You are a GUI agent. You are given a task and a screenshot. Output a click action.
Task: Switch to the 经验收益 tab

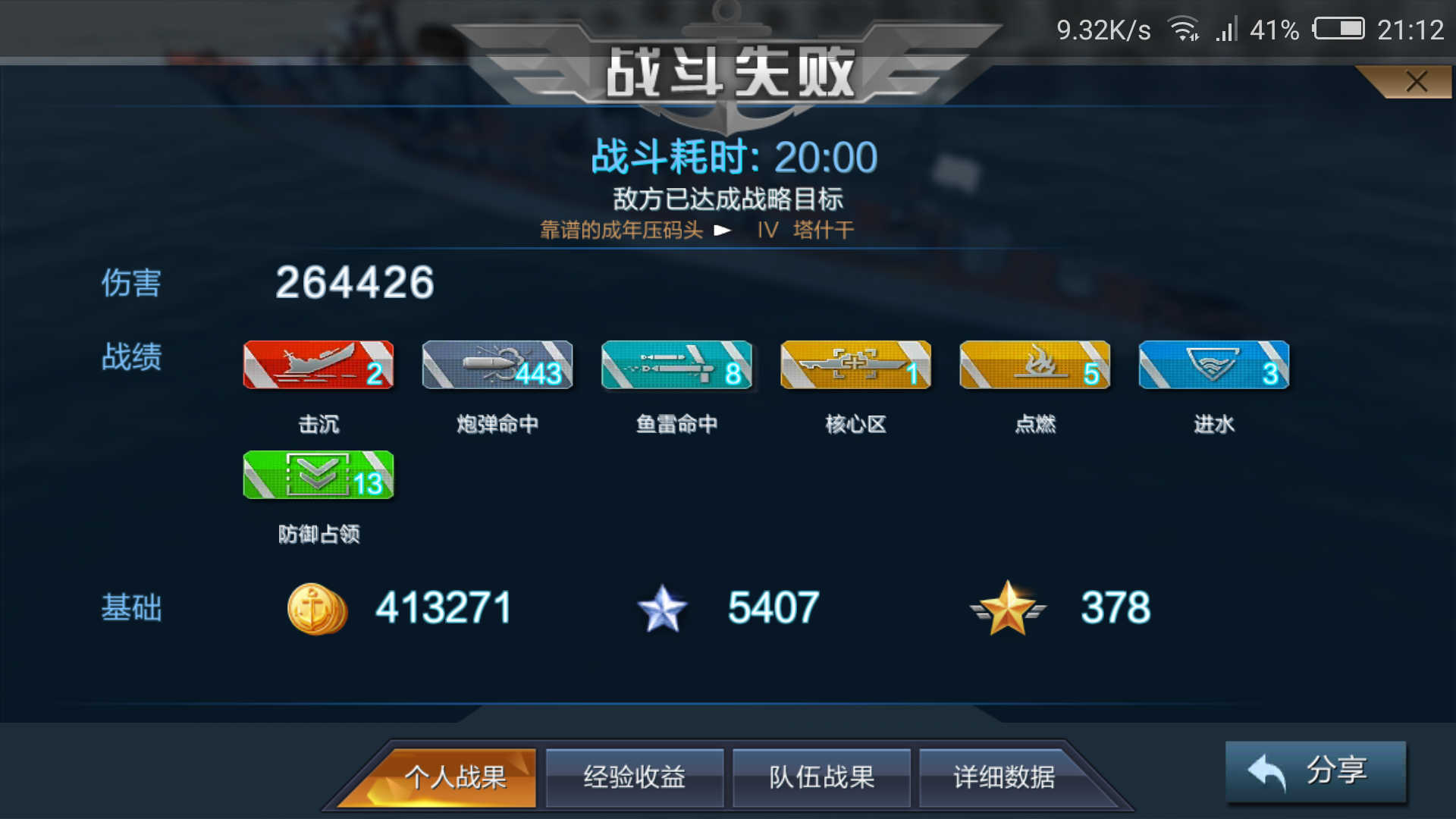pyautogui.click(x=634, y=777)
